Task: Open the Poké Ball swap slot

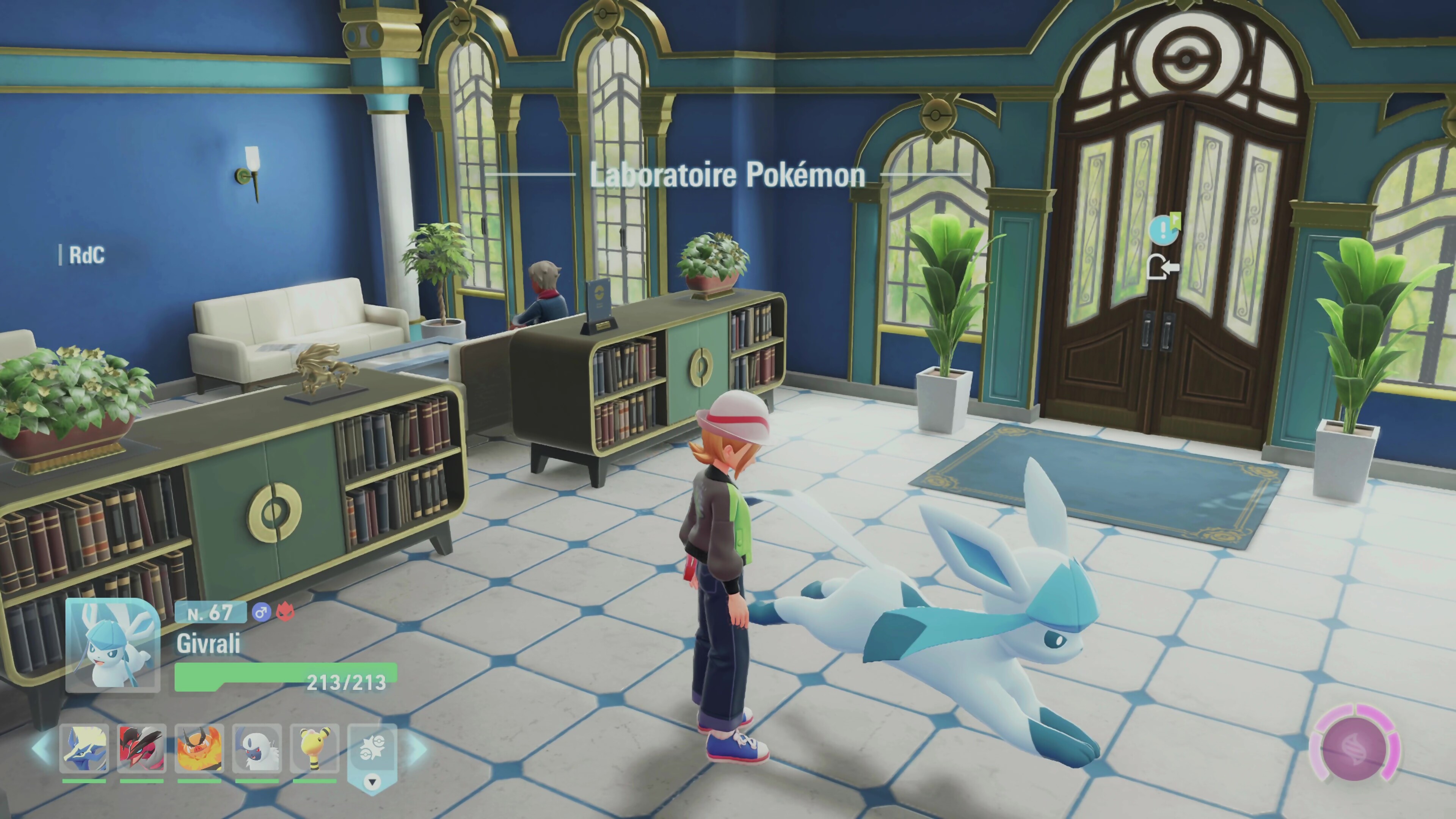Action: click(x=372, y=752)
